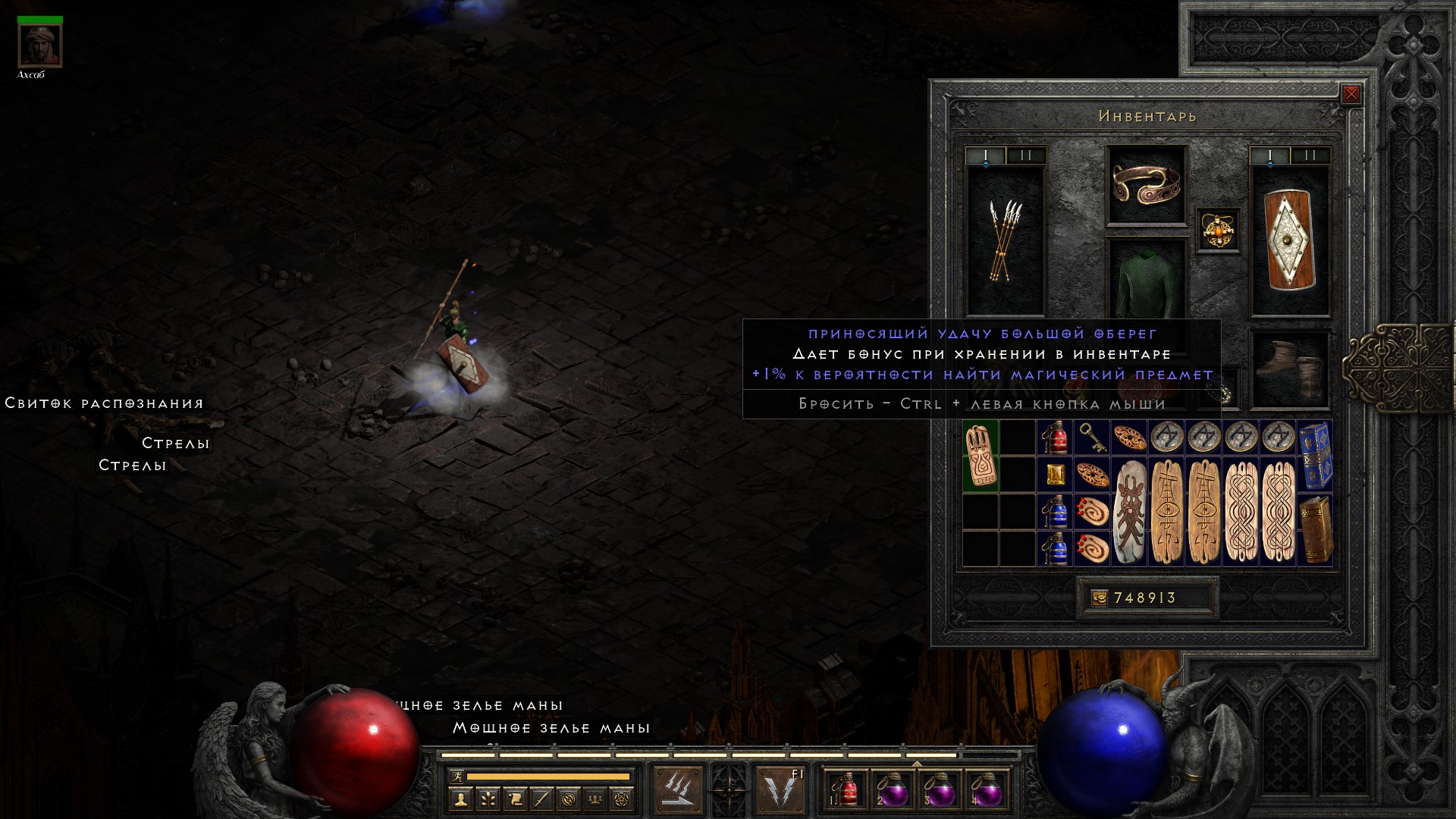Switch to weapon set II above the javelins

click(x=1026, y=156)
